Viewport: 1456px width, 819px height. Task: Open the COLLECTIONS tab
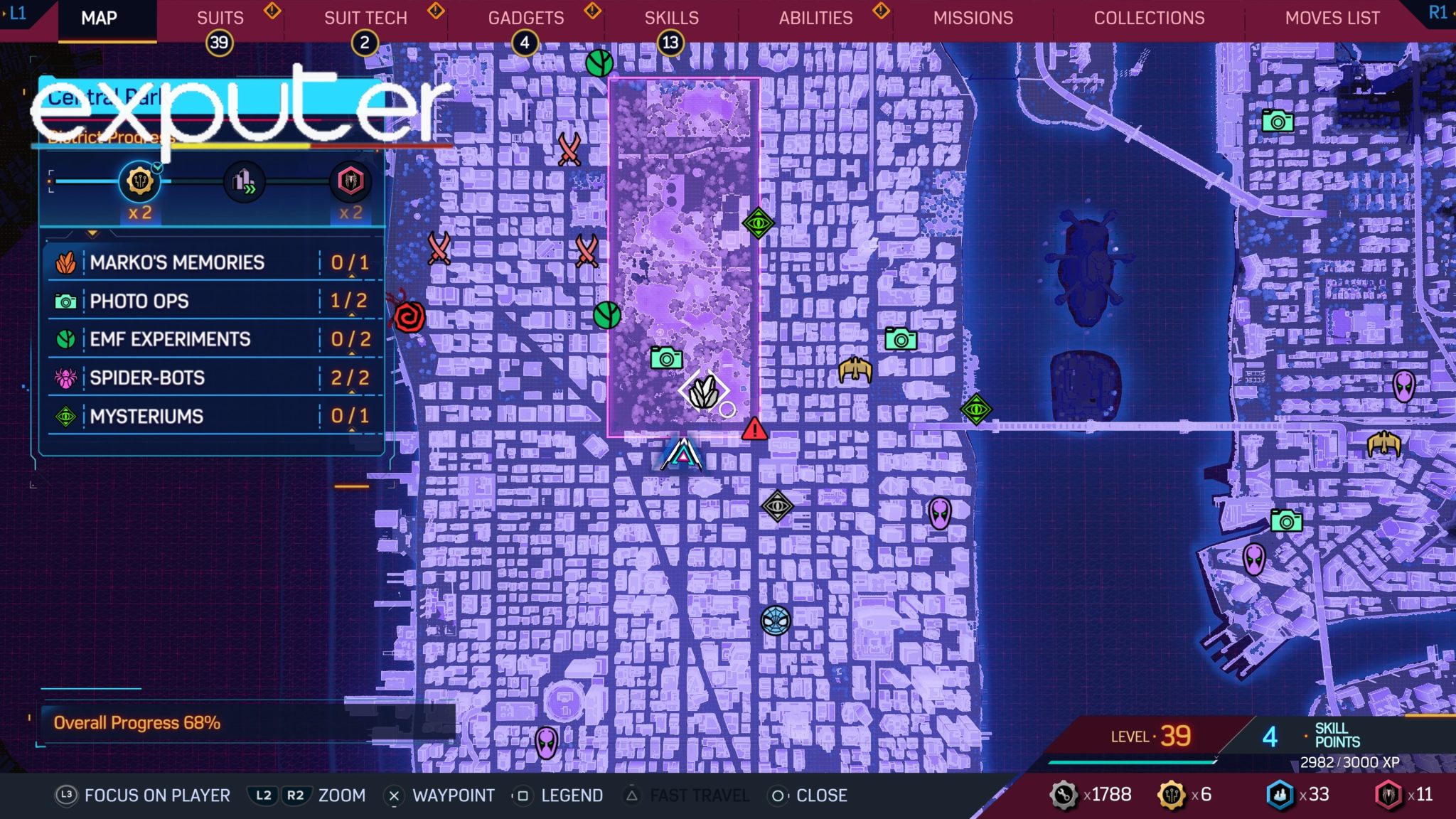coord(1150,18)
